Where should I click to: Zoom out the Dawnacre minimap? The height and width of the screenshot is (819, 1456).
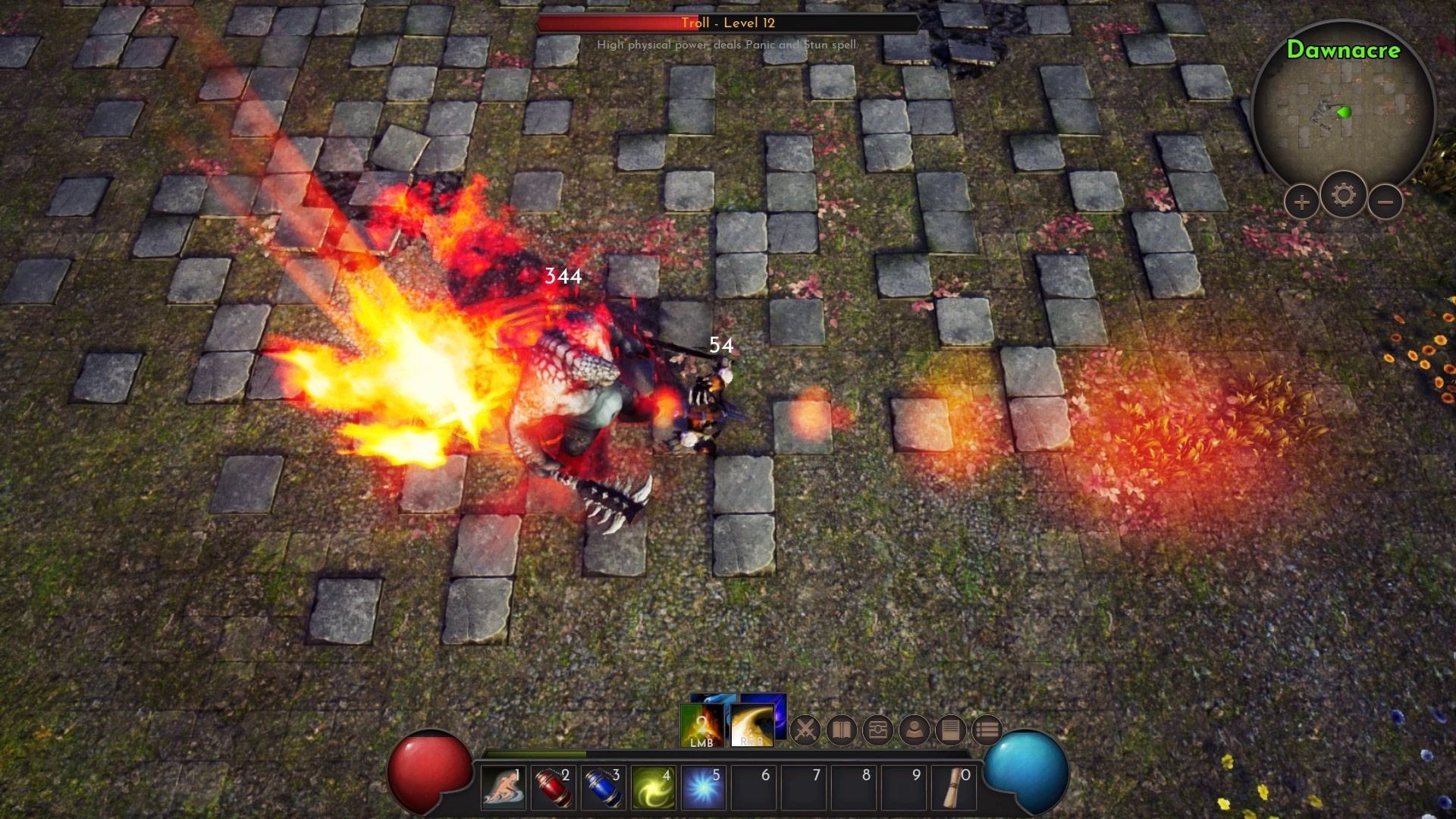point(1385,201)
